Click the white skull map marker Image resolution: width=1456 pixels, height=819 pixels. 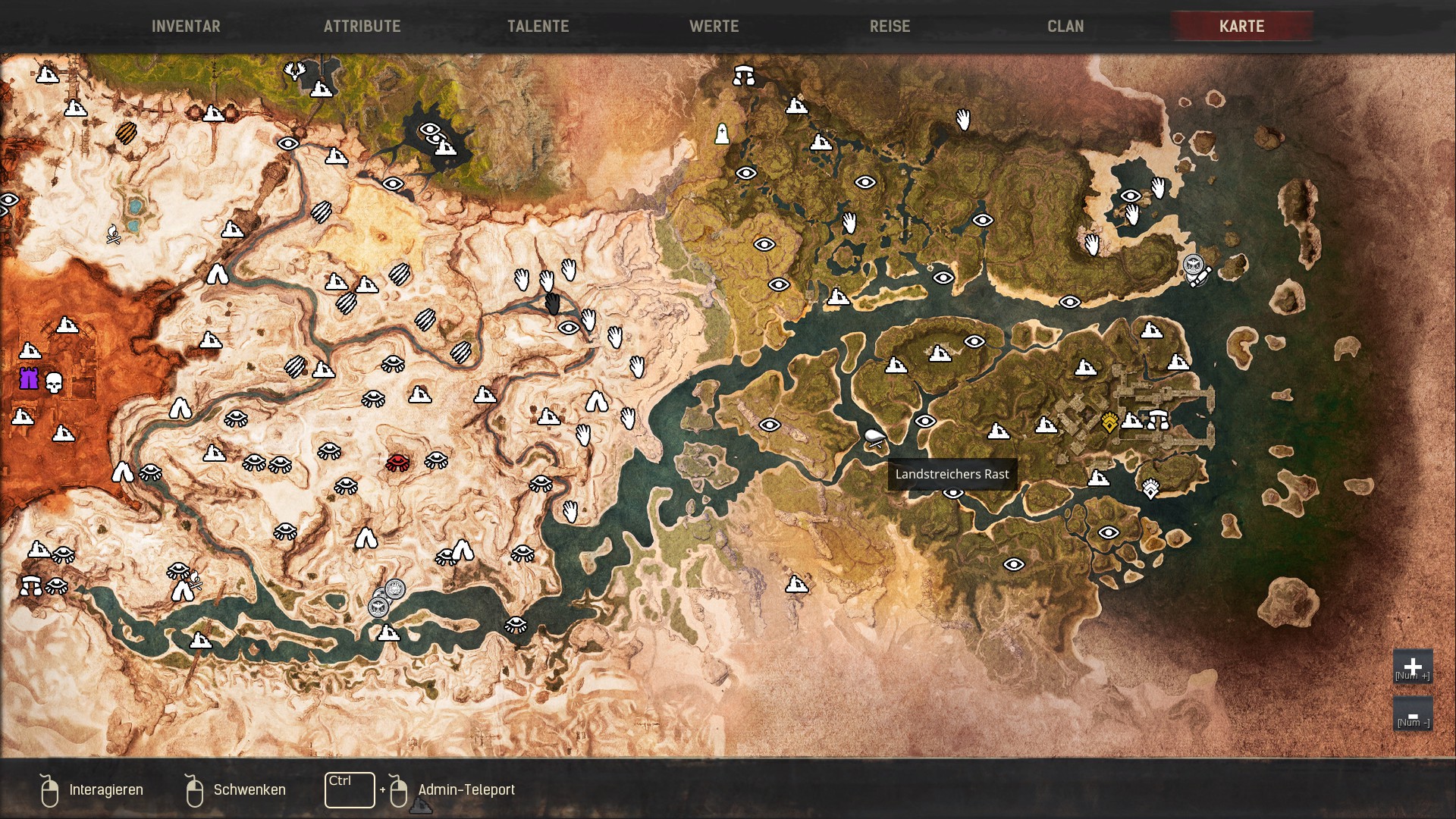54,382
